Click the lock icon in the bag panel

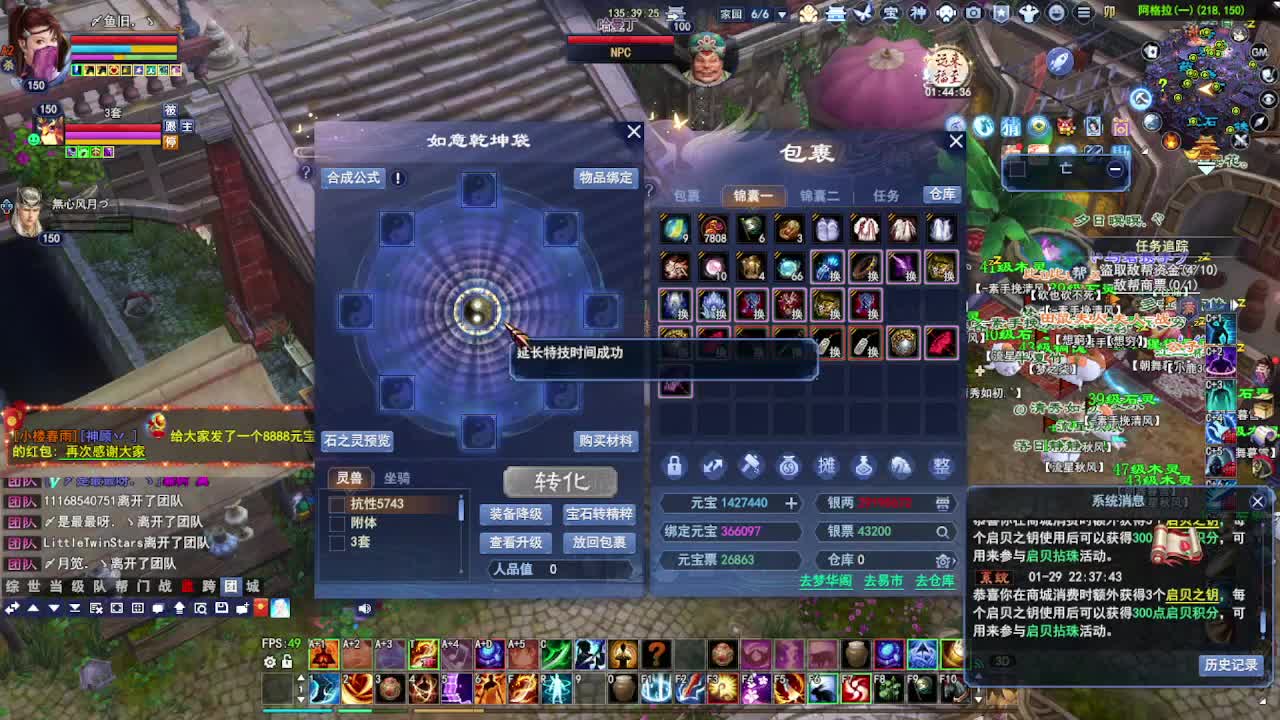click(676, 466)
